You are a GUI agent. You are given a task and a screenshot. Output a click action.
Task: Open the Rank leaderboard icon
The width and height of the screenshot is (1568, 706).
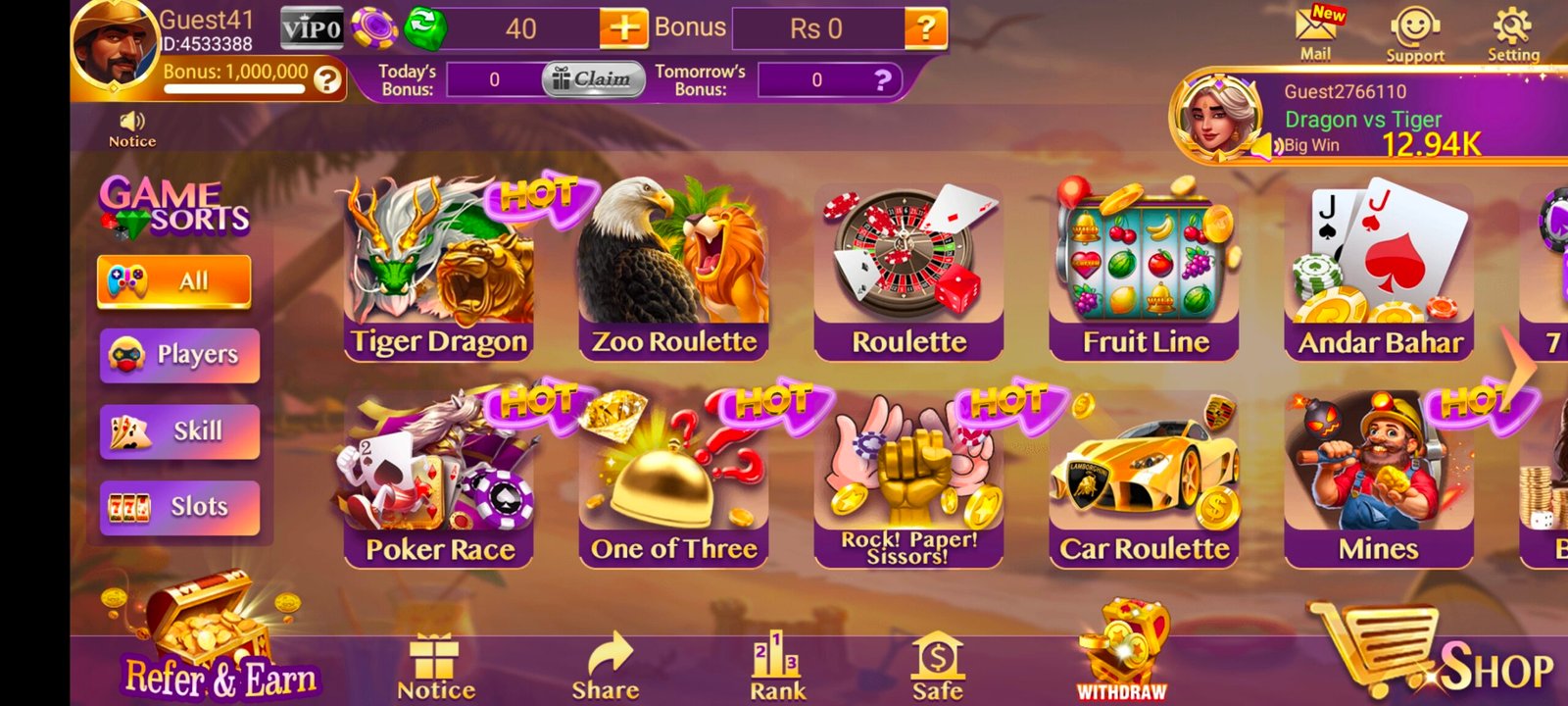(x=774, y=652)
